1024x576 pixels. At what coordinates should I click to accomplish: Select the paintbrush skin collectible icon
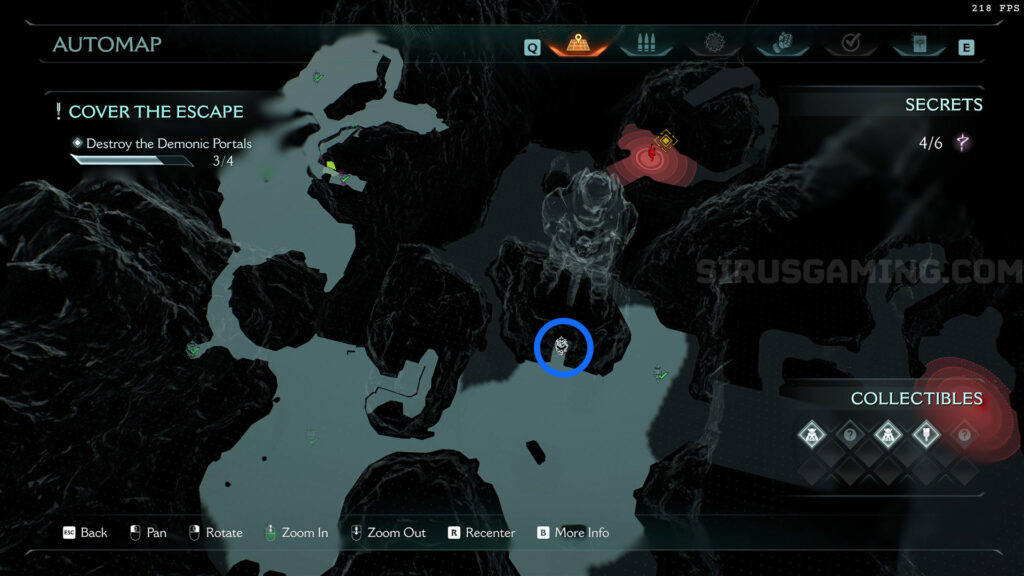click(x=926, y=435)
